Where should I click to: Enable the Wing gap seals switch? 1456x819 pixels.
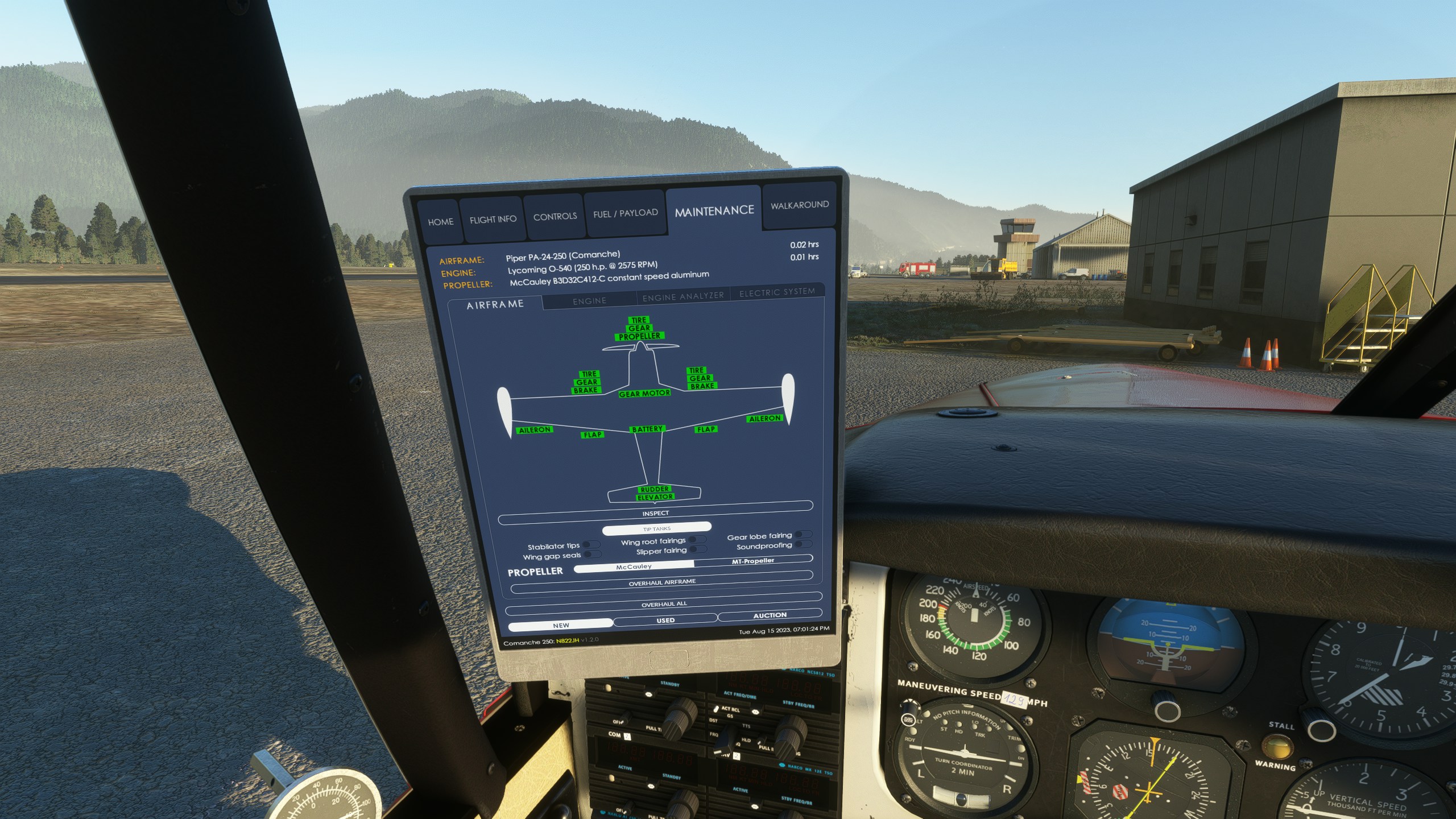pyautogui.click(x=591, y=555)
